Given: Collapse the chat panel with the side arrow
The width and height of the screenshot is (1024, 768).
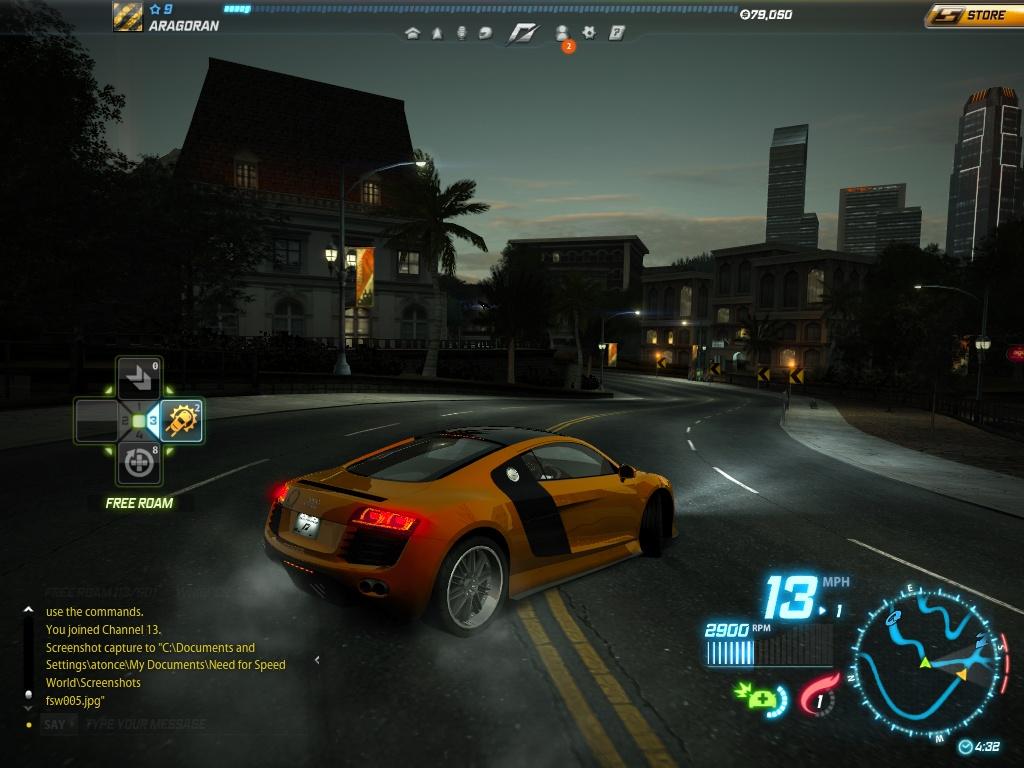Looking at the screenshot, I should (317, 660).
